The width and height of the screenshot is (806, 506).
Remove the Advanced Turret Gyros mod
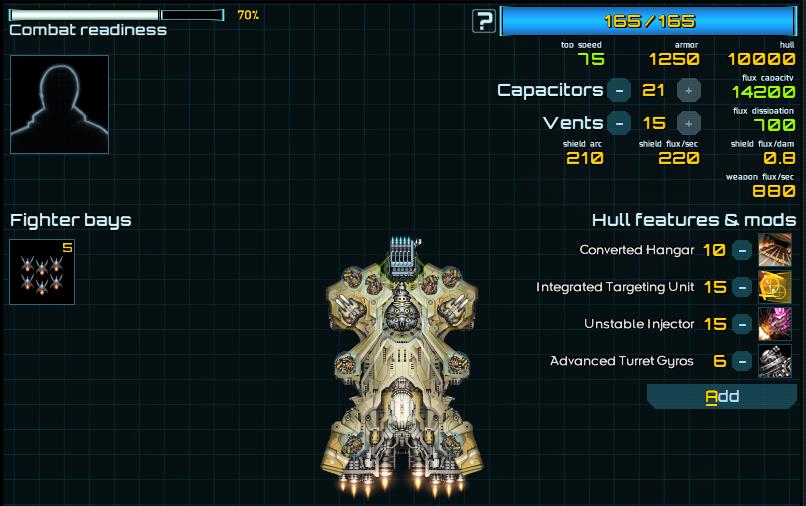click(x=742, y=361)
